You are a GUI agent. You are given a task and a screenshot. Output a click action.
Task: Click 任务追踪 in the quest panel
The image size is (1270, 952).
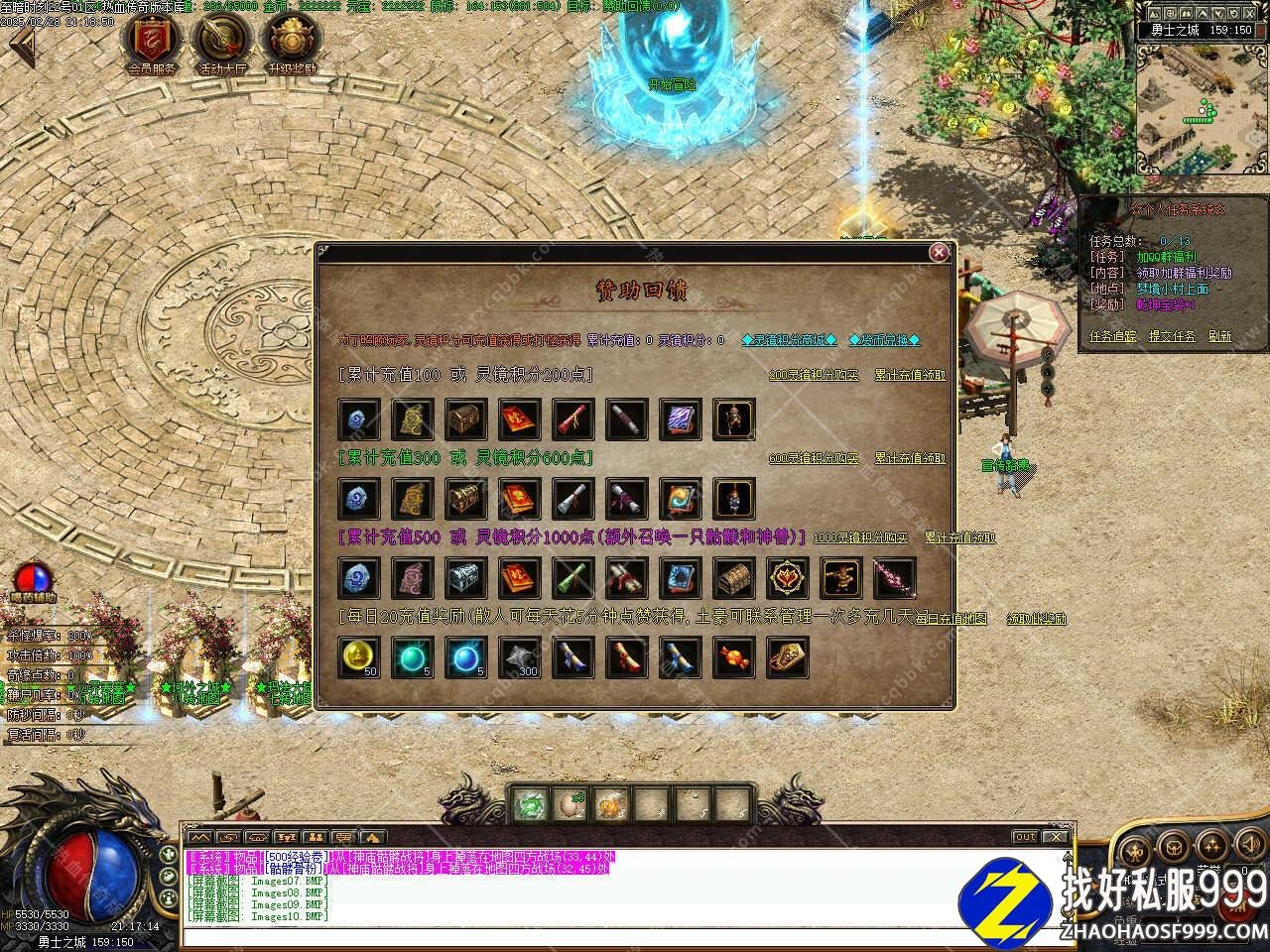(1113, 336)
